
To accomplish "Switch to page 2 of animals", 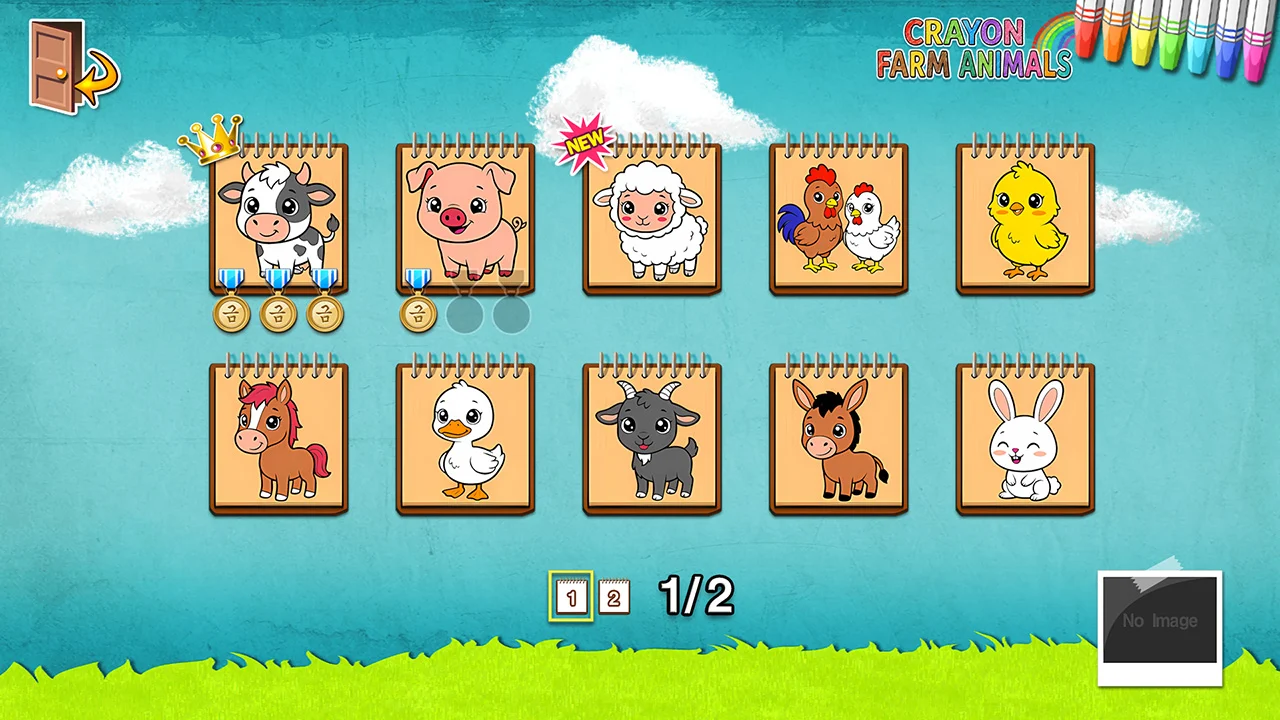I will 614,598.
